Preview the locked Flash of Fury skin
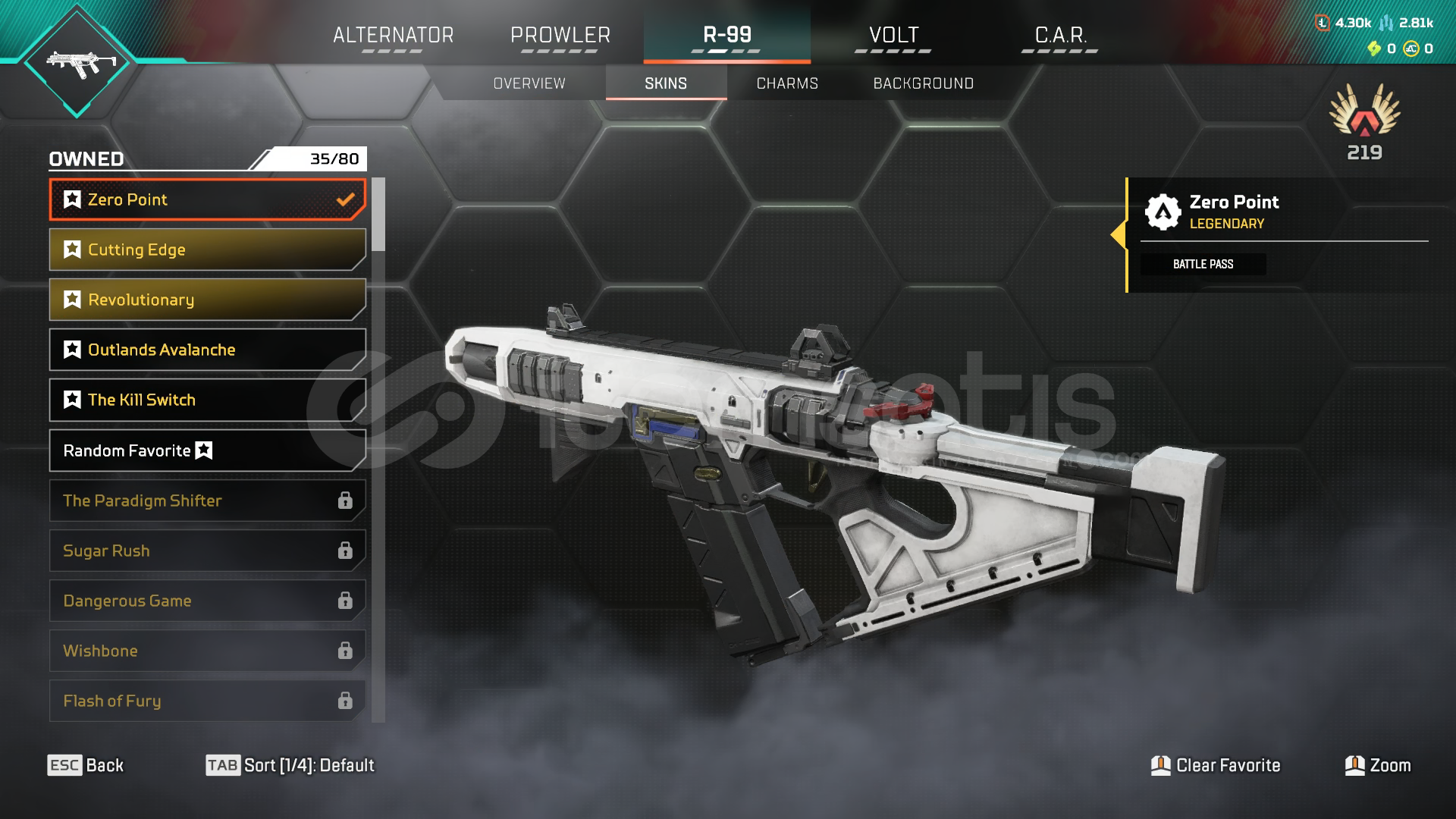The image size is (1456, 819). point(207,701)
